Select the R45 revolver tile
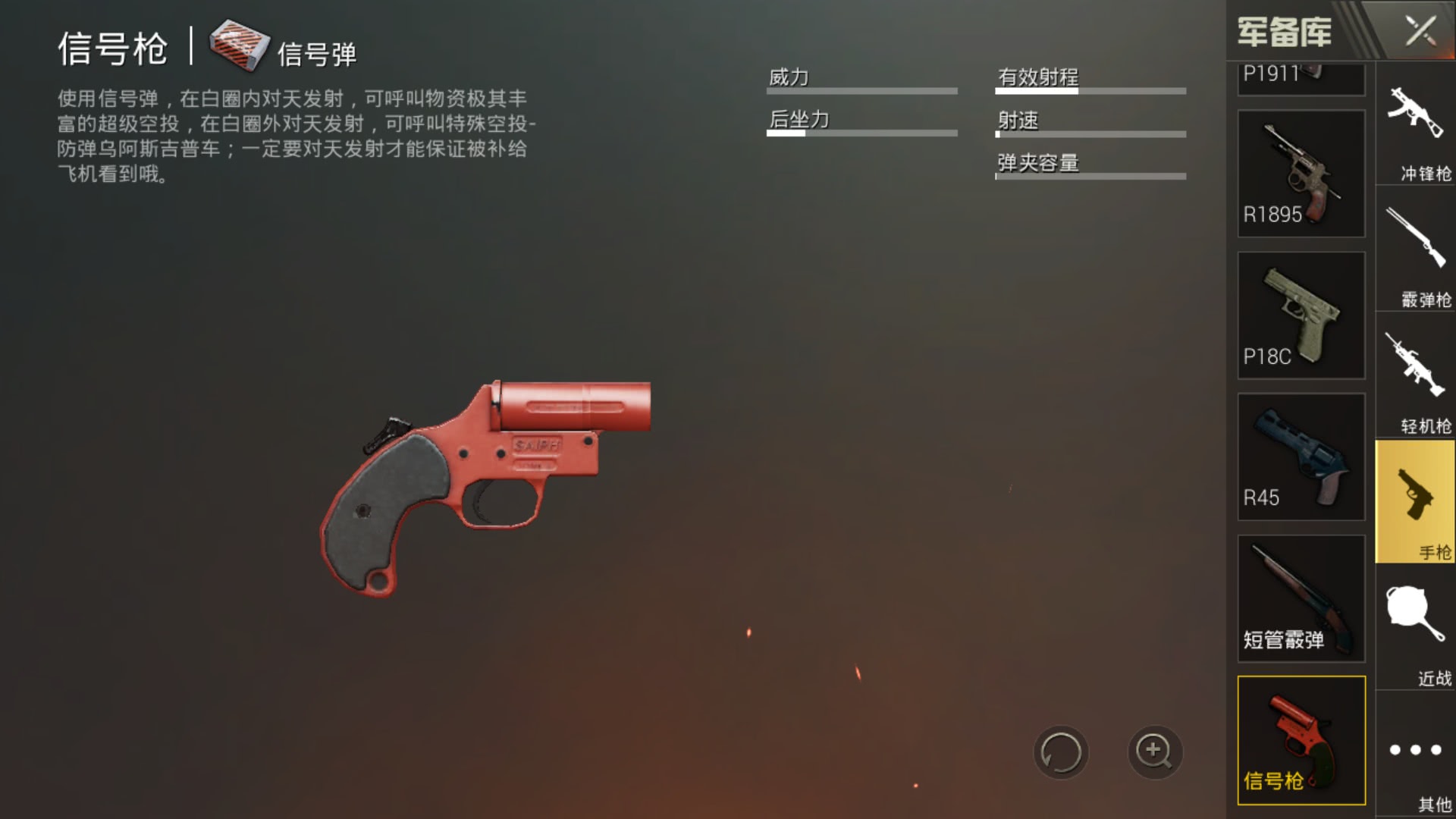The image size is (1456, 819). click(1301, 457)
